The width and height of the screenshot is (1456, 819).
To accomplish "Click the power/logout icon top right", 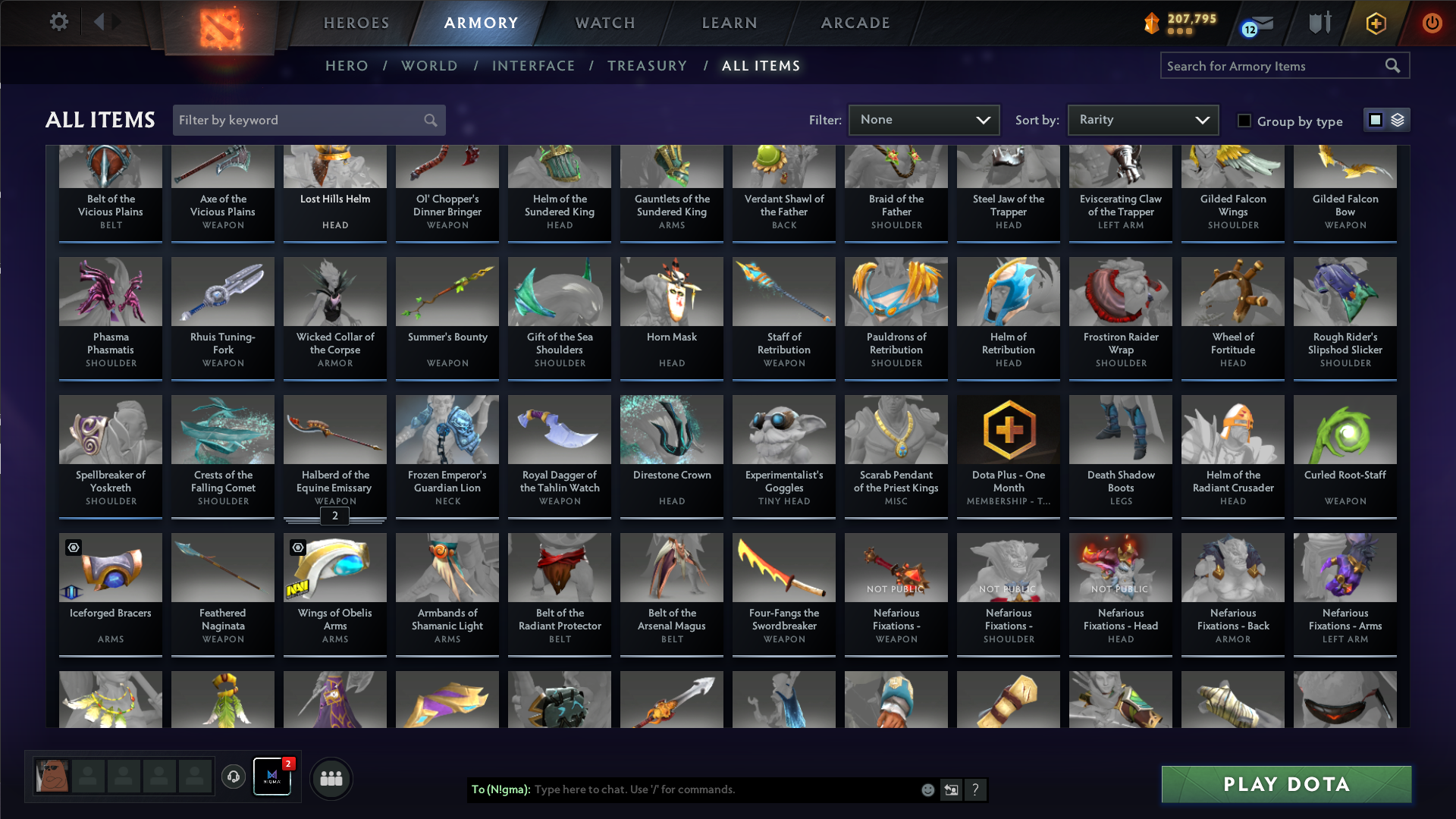I will click(x=1432, y=23).
